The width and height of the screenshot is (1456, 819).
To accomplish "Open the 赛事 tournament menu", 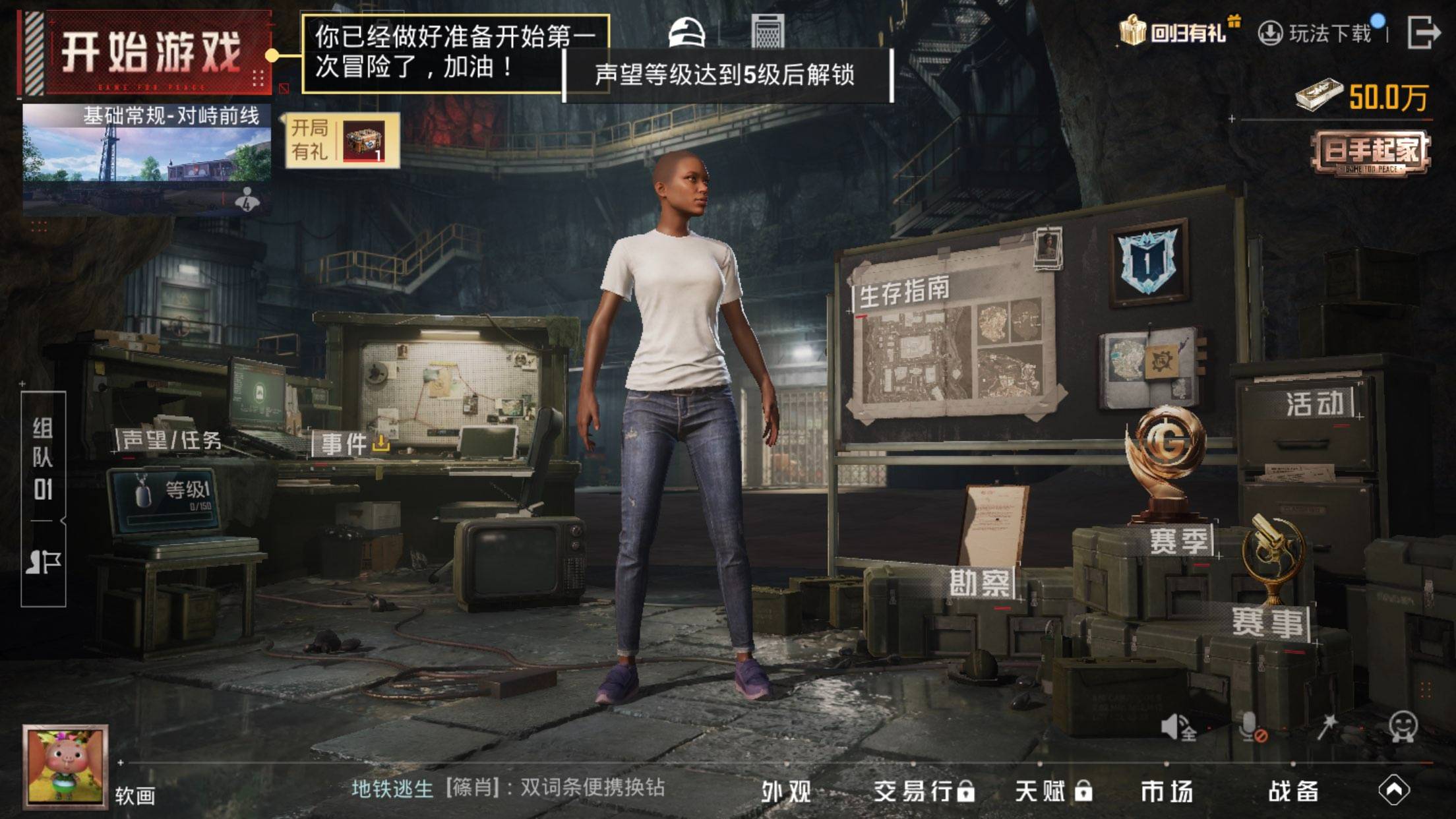I will coord(1267,622).
